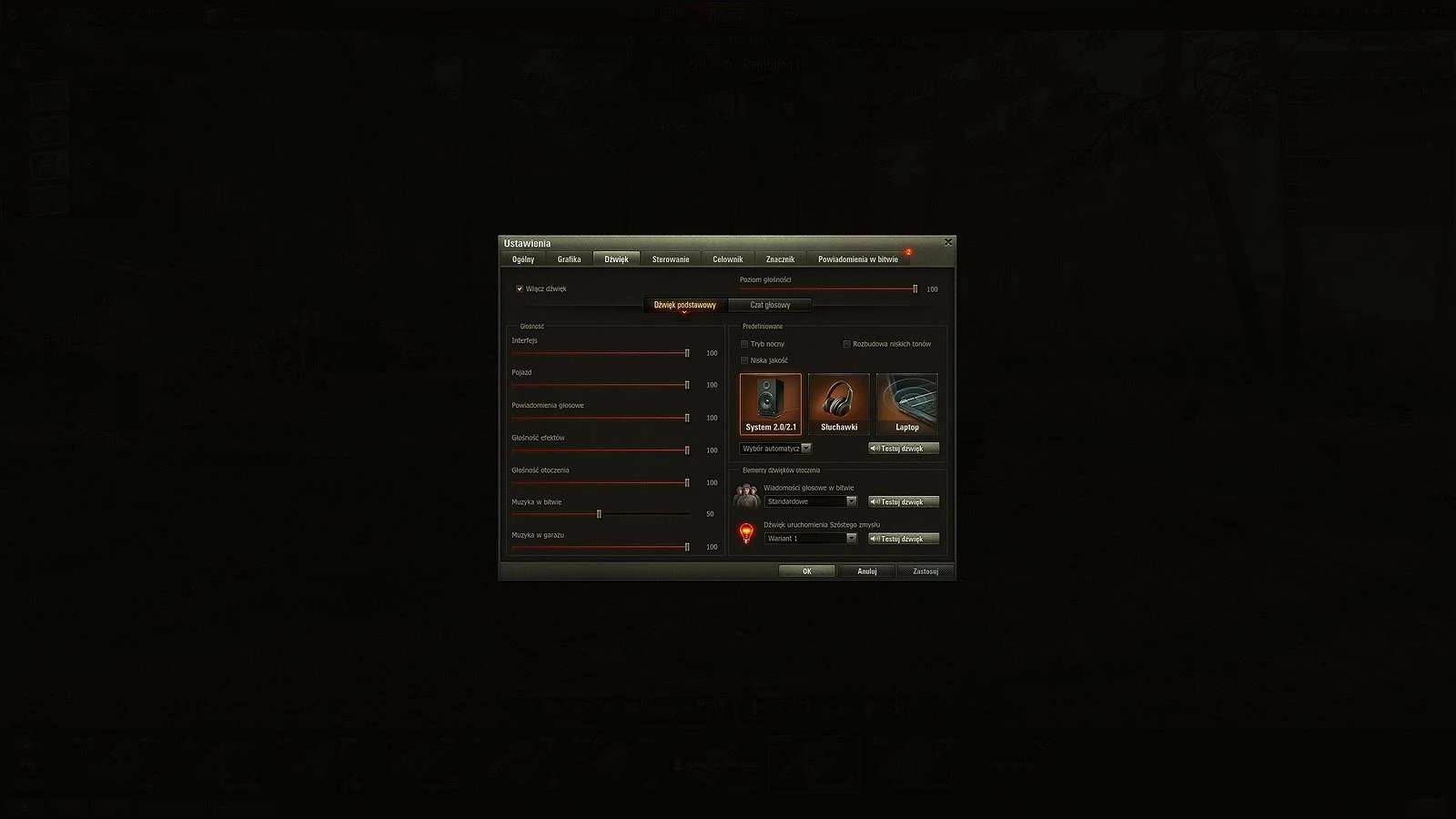Click the OK button
1456x819 pixels.
(805, 571)
